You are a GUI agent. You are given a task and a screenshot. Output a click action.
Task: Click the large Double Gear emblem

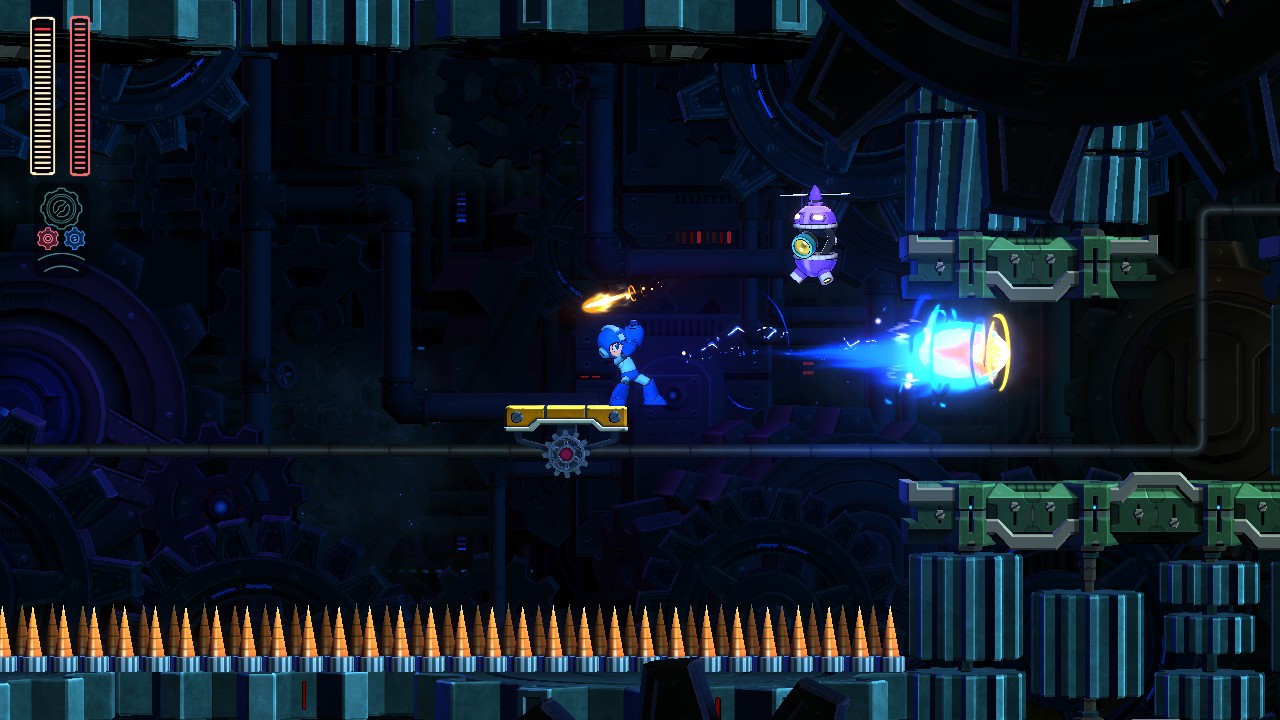pos(61,208)
